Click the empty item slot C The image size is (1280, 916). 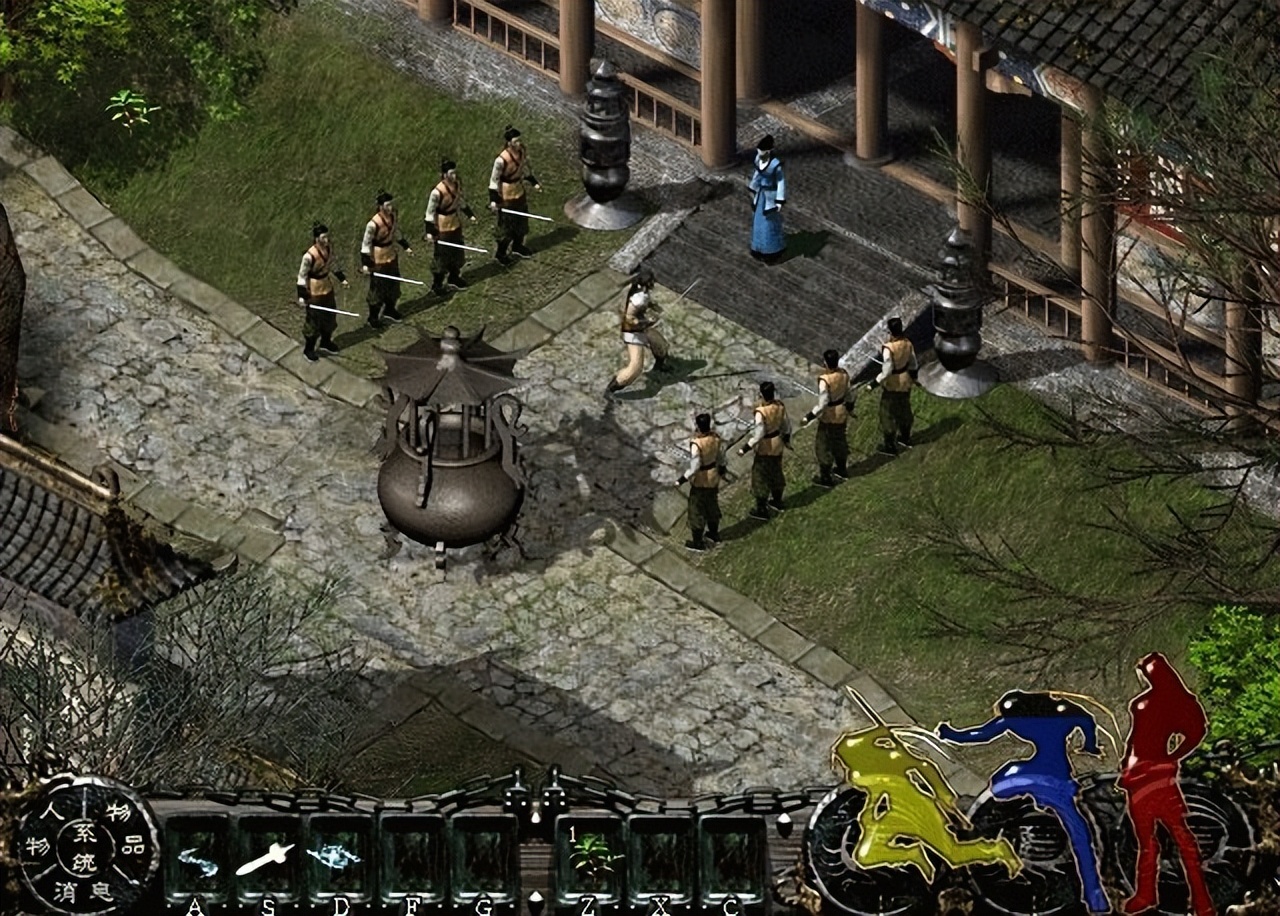[733, 855]
